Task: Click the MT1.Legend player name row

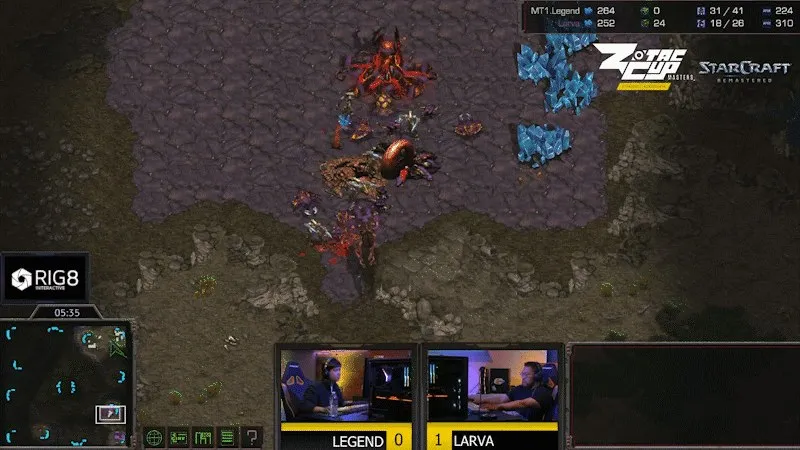Action: (x=561, y=12)
